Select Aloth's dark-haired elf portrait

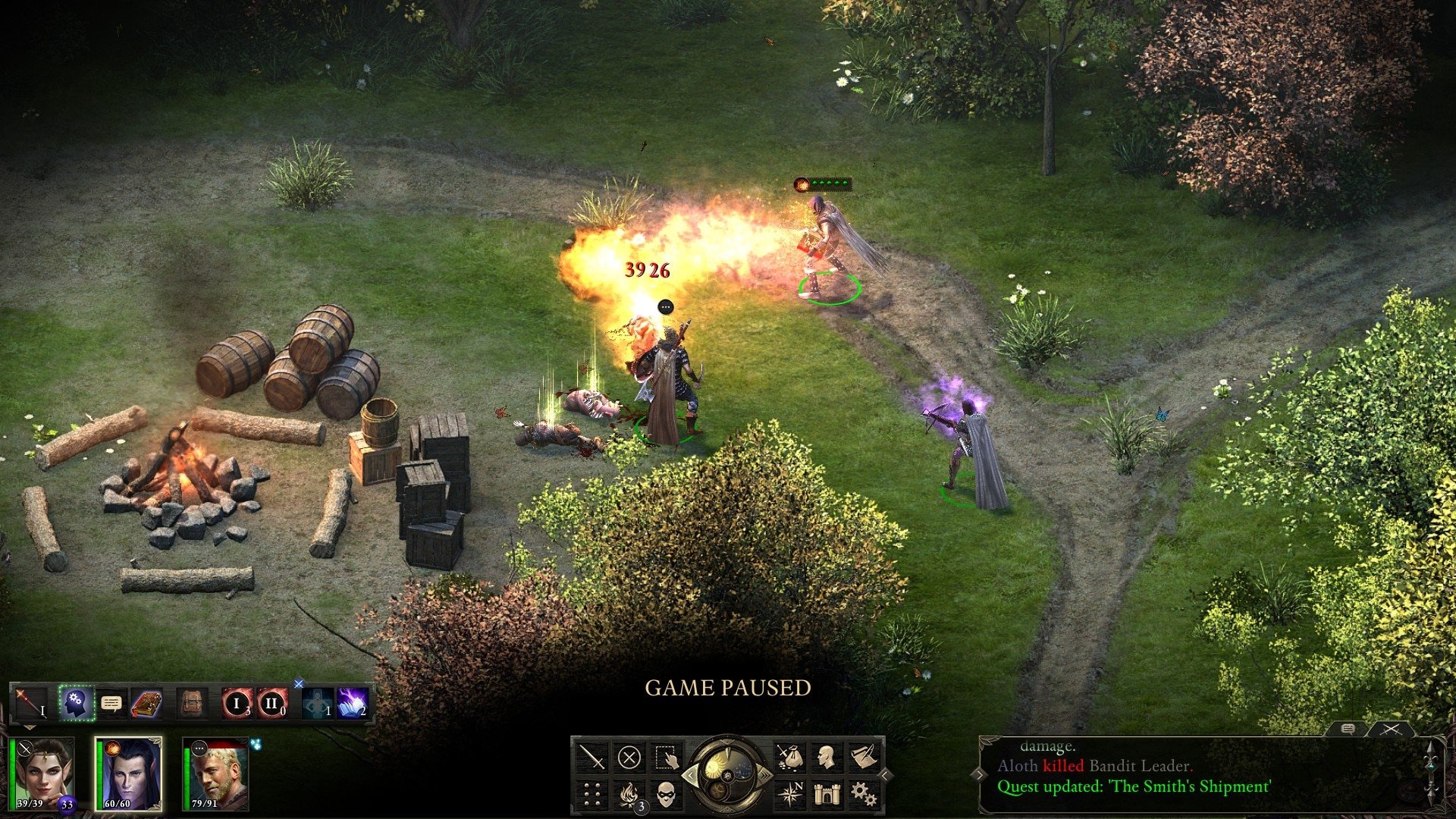pos(129,773)
